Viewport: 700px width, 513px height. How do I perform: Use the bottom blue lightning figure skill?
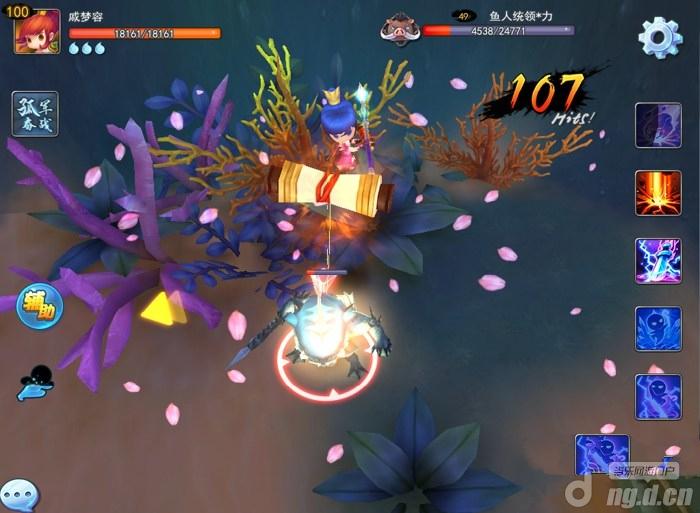coord(602,456)
